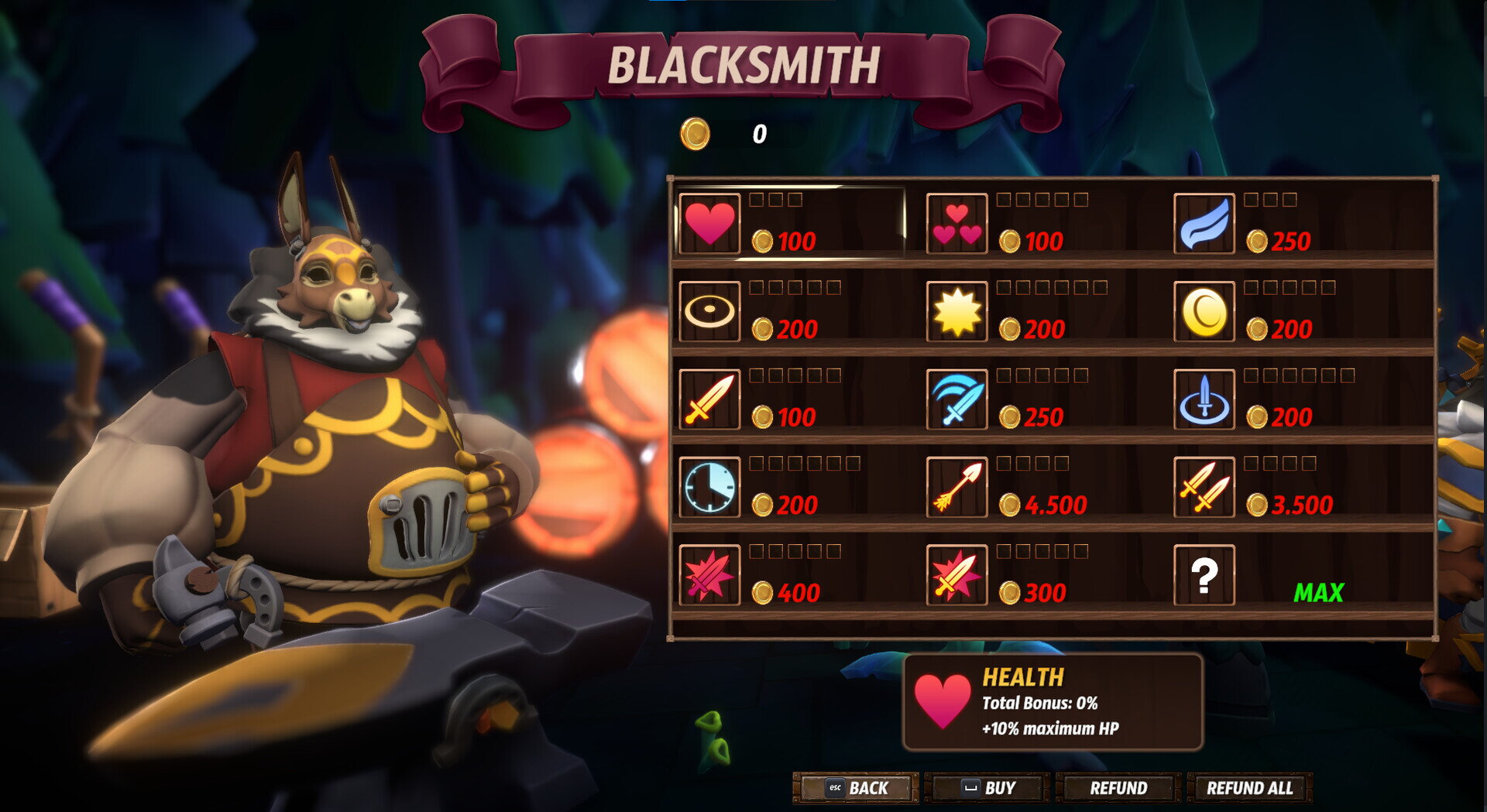Choose the gold coin upgrade

pyautogui.click(x=1204, y=311)
